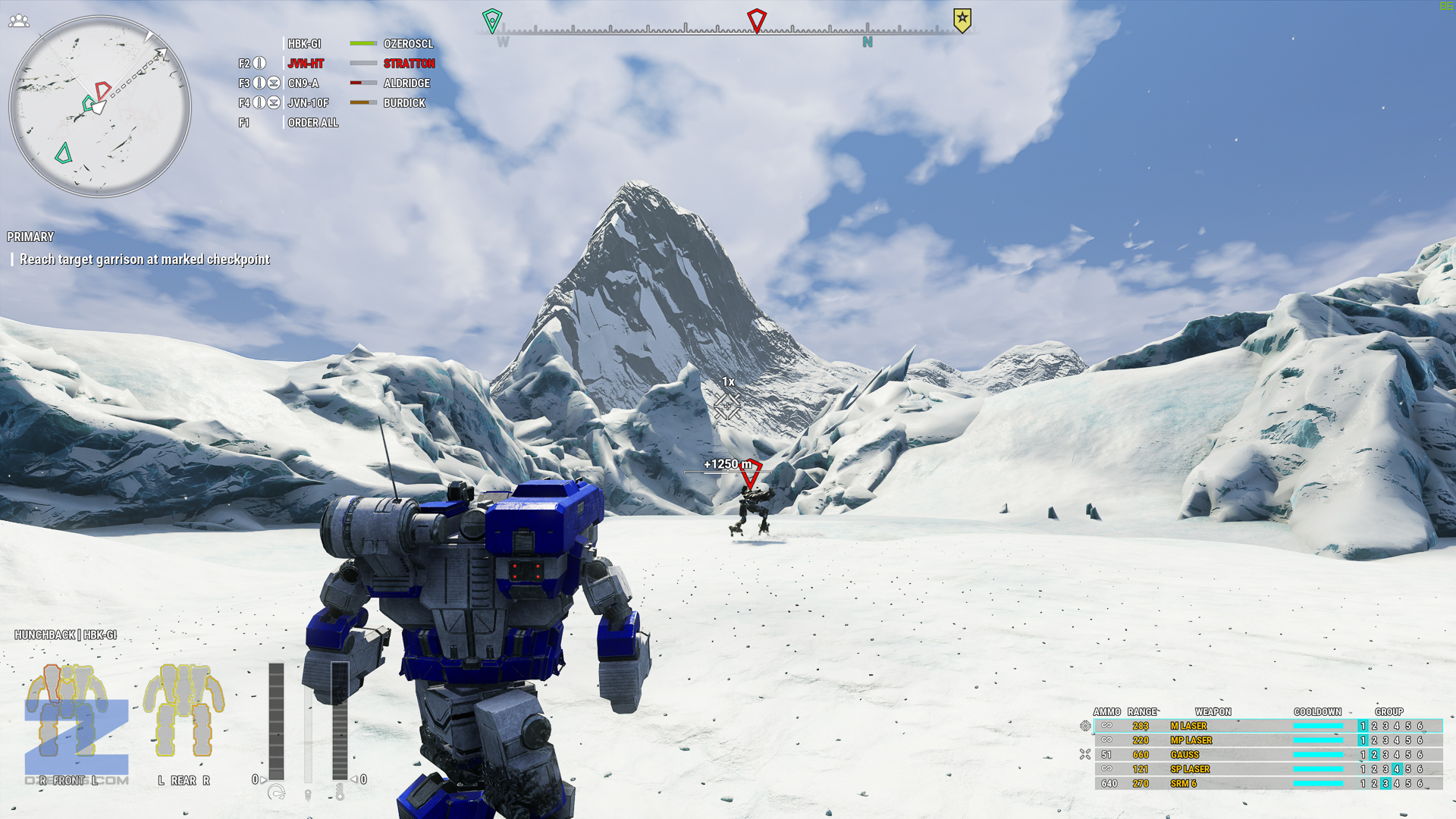
Task: Open the players icon above the radar
Action: (x=19, y=21)
